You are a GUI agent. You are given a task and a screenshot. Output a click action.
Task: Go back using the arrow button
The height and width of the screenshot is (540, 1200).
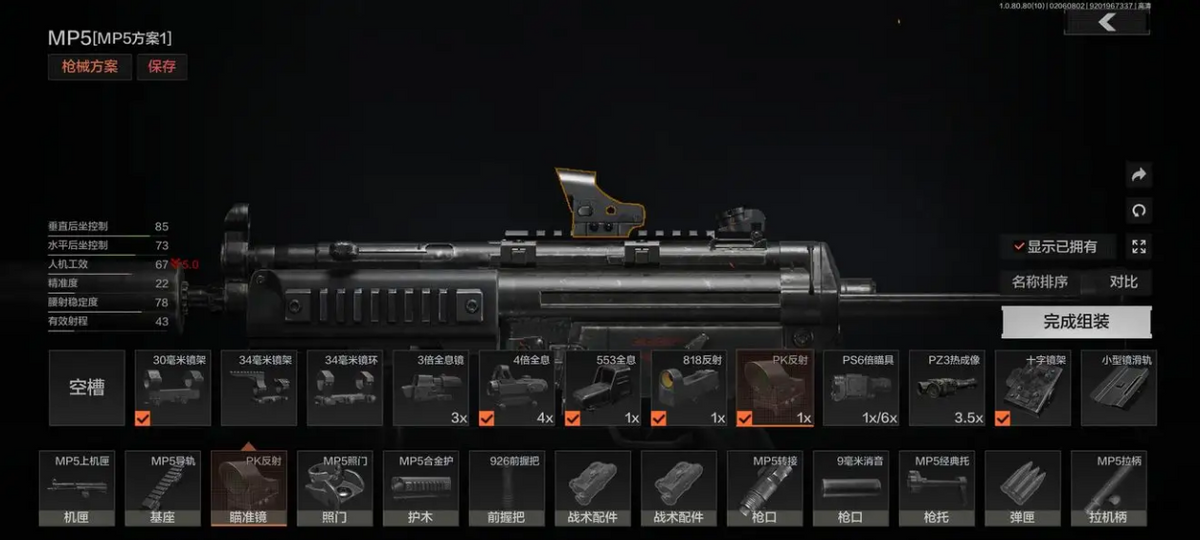pyautogui.click(x=1106, y=23)
